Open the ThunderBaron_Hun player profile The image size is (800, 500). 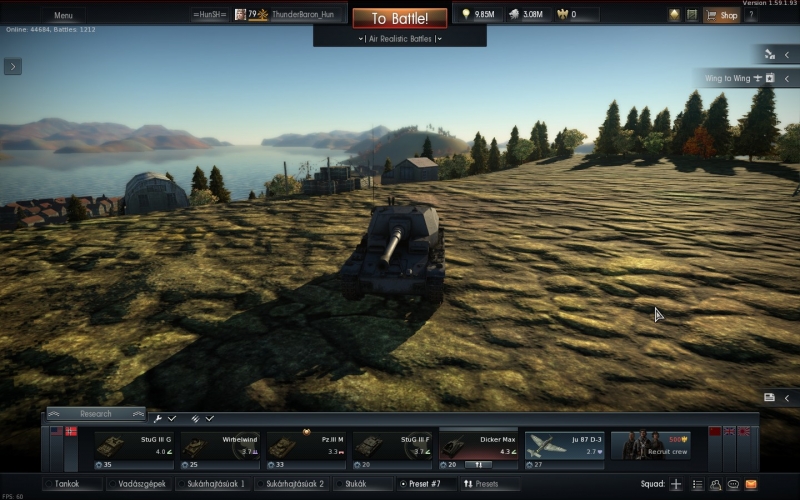[302, 15]
